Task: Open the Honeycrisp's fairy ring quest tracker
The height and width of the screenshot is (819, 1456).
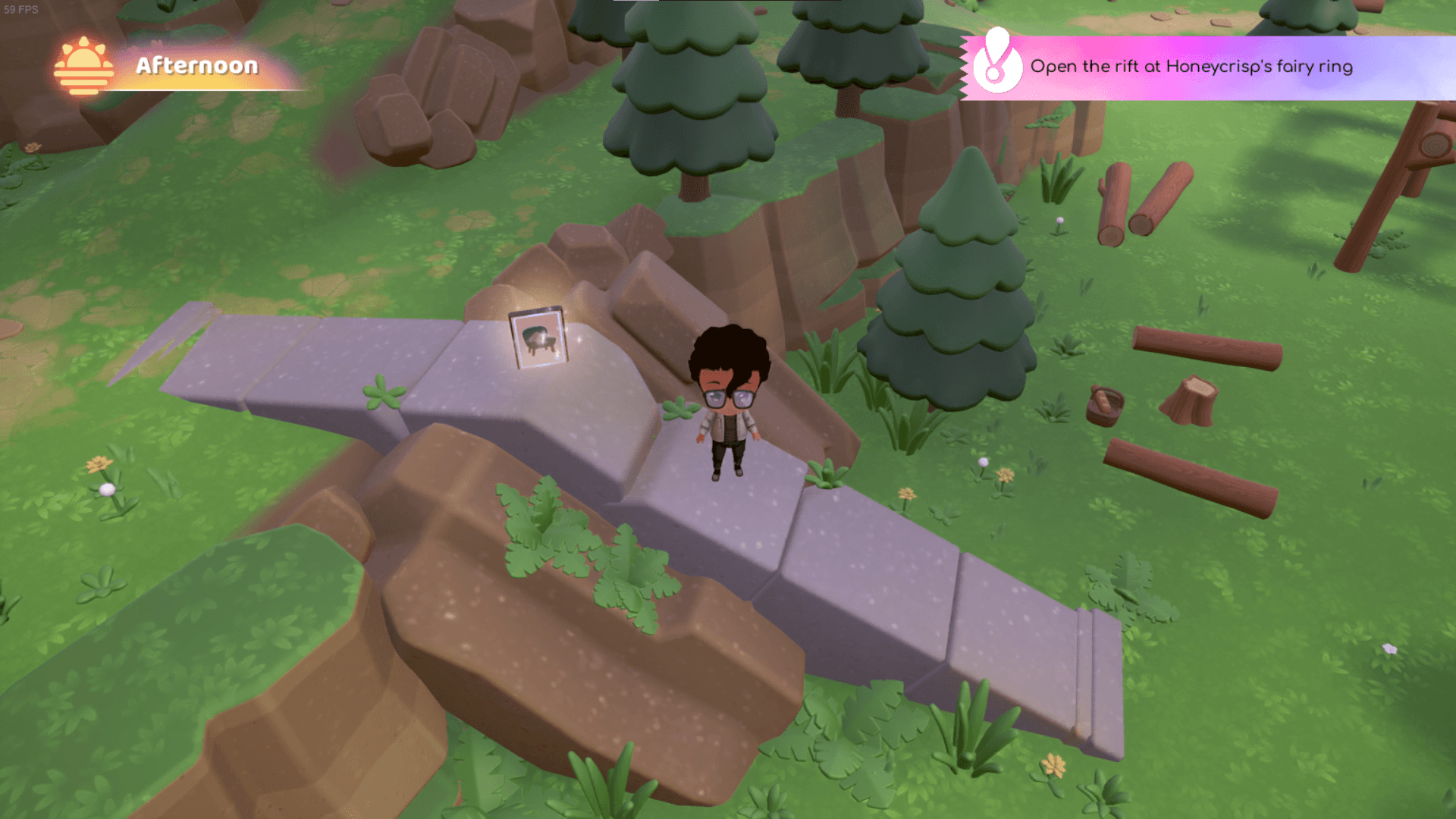Action: click(1191, 67)
